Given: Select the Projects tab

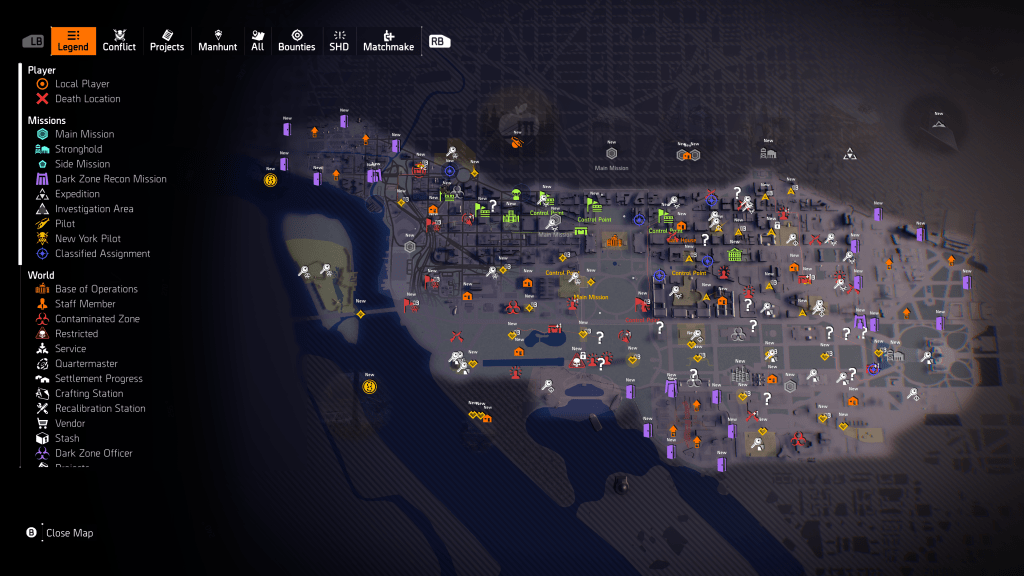Looking at the screenshot, I should point(167,41).
